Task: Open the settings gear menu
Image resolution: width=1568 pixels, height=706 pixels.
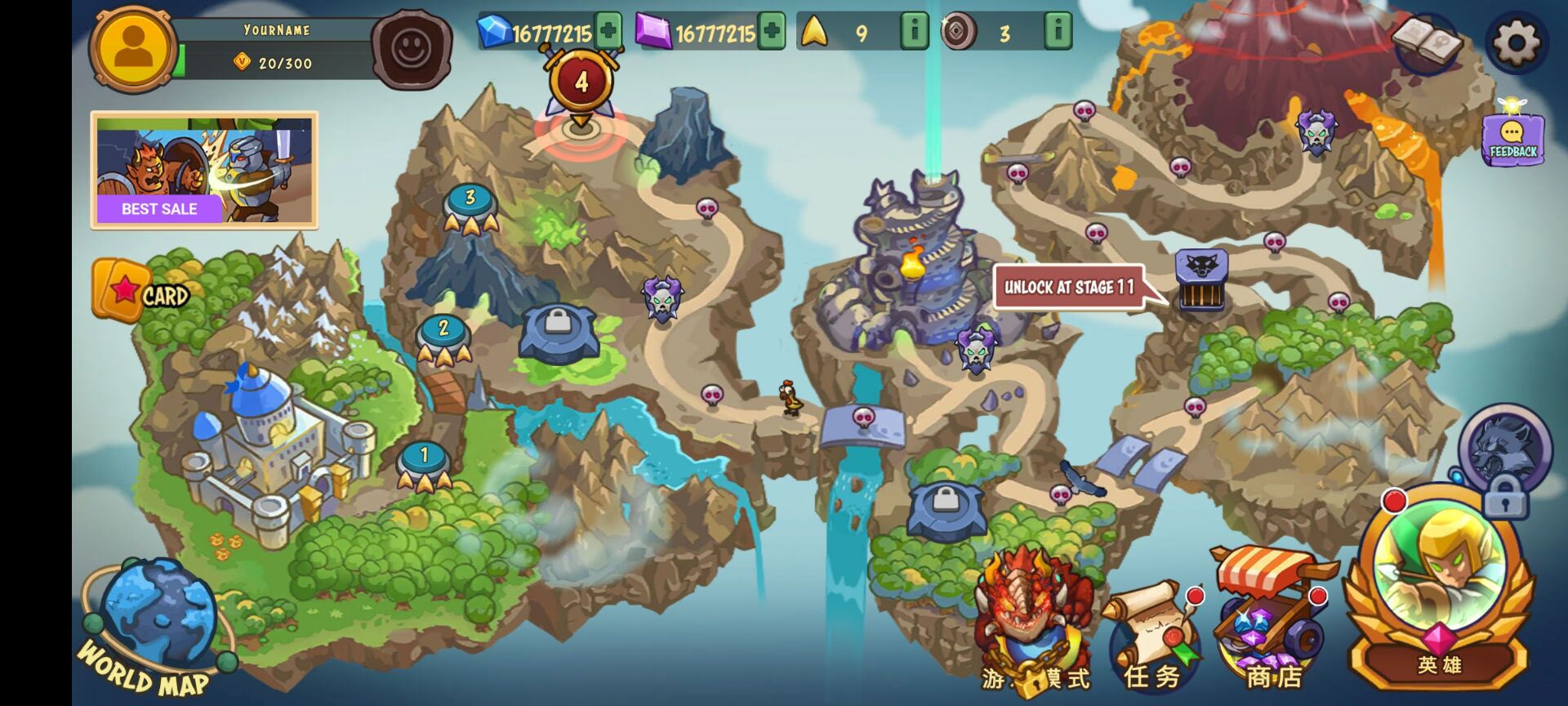Action: coord(1516,42)
